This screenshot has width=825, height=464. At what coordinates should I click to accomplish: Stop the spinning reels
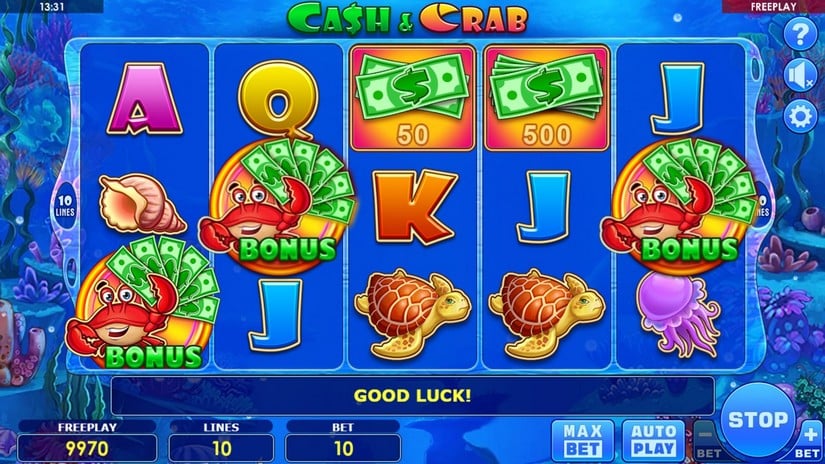pyautogui.click(x=758, y=419)
